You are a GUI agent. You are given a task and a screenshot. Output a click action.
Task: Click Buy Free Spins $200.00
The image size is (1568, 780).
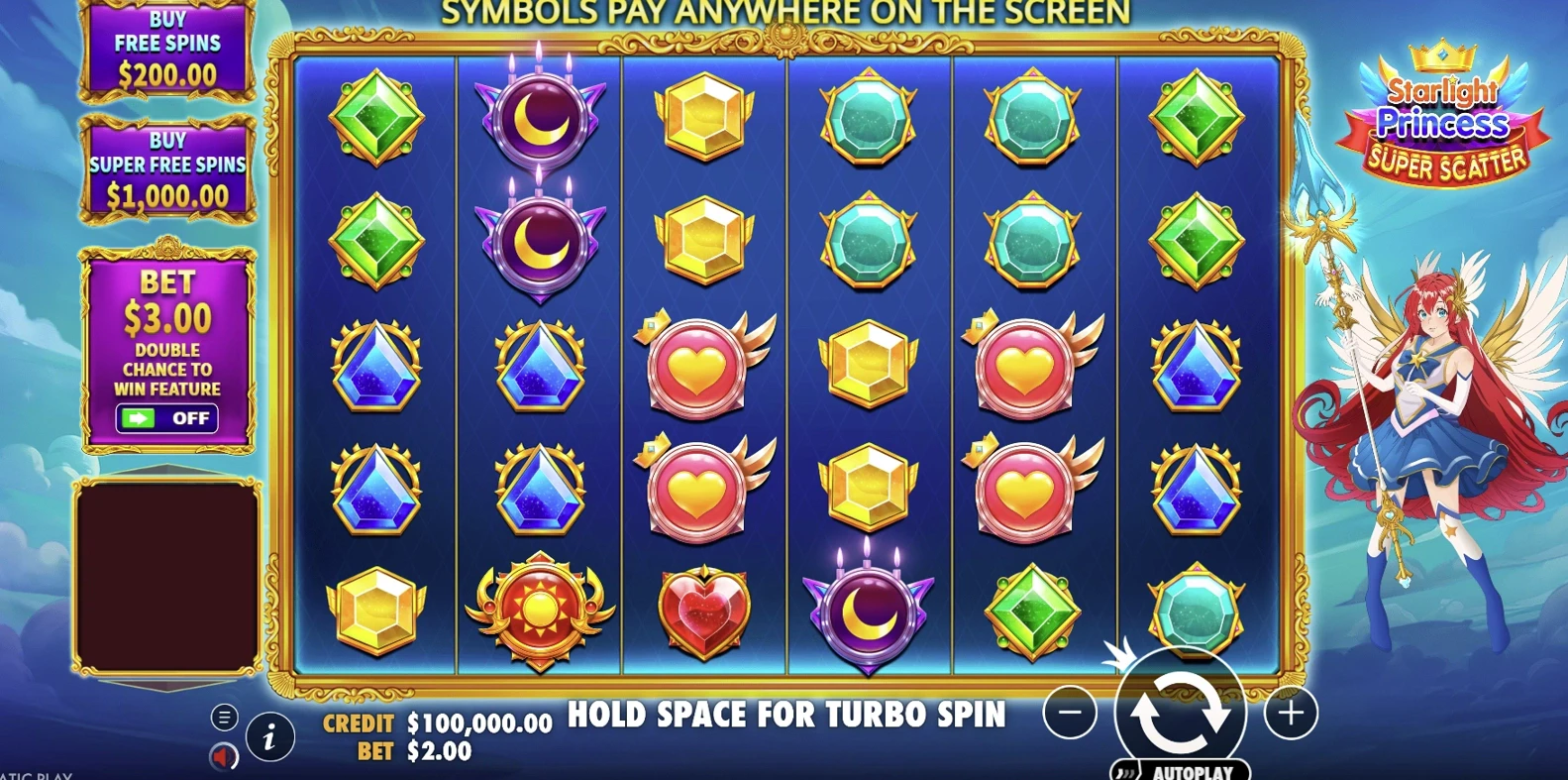(167, 44)
